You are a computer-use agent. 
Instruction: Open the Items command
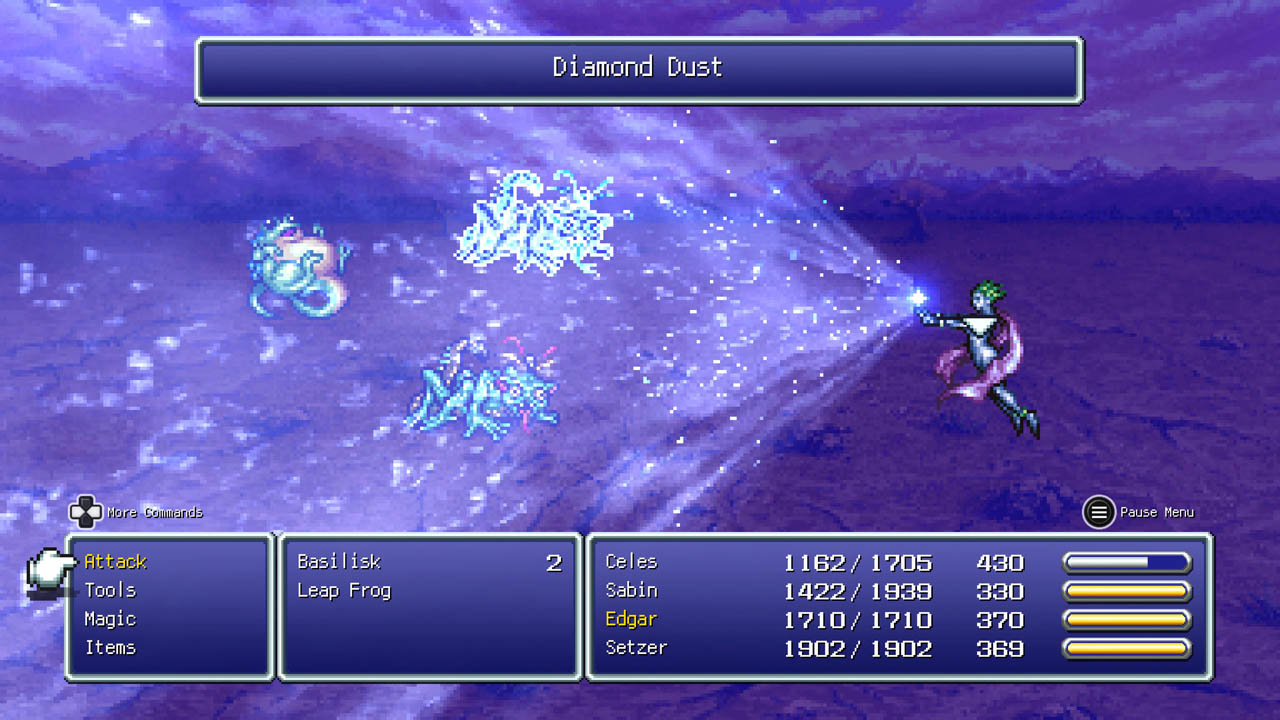[x=110, y=648]
